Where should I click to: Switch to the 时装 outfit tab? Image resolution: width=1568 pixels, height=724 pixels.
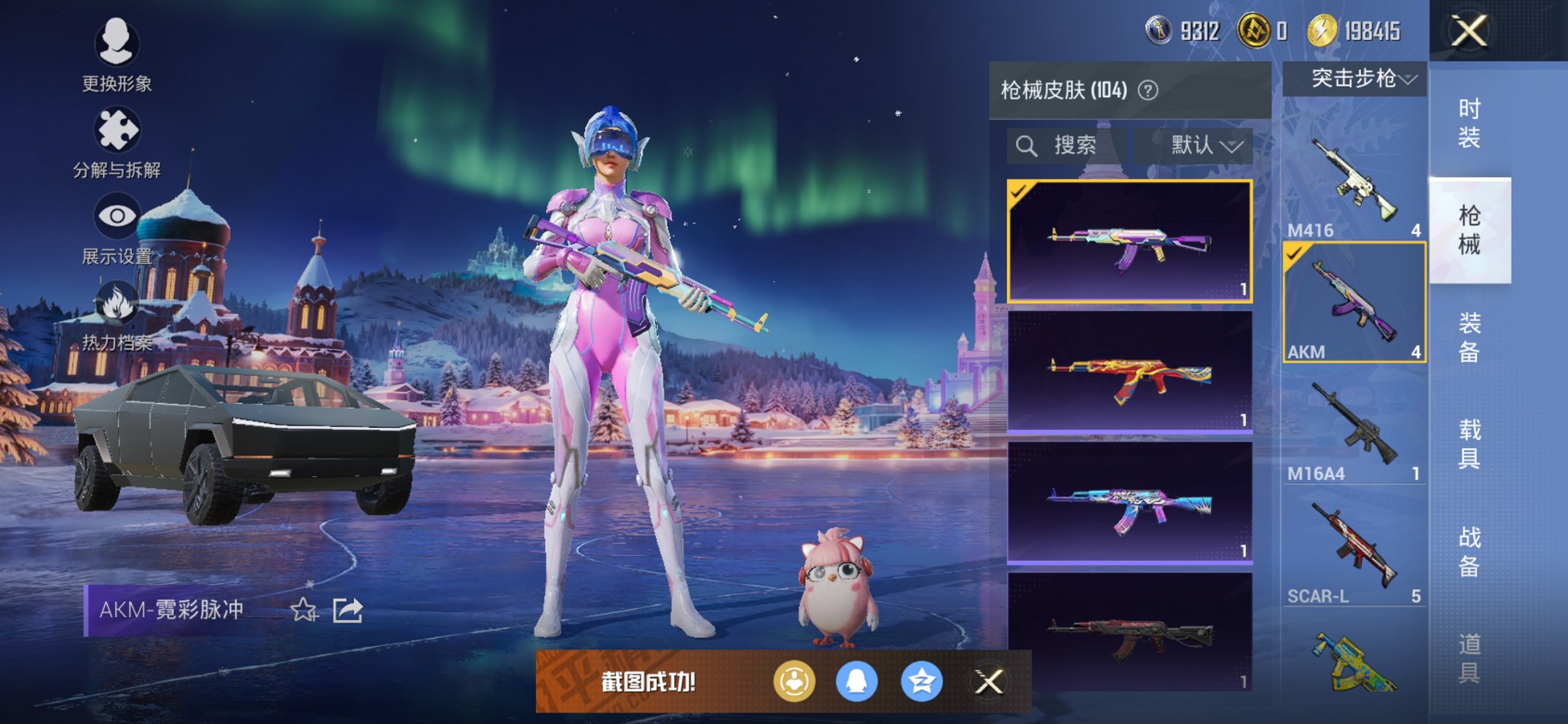pos(1469,123)
